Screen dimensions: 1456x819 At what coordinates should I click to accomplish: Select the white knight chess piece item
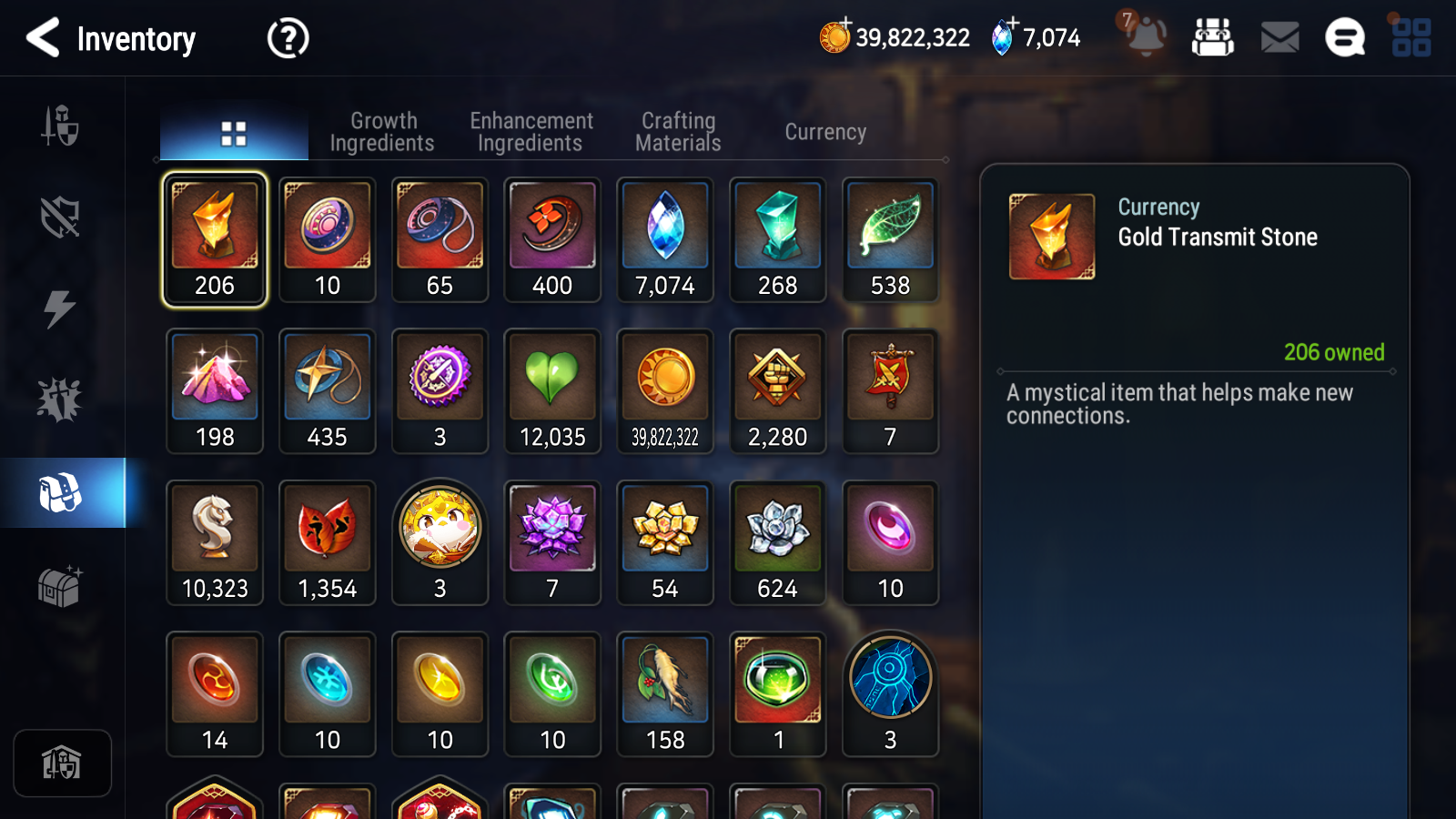(x=215, y=543)
